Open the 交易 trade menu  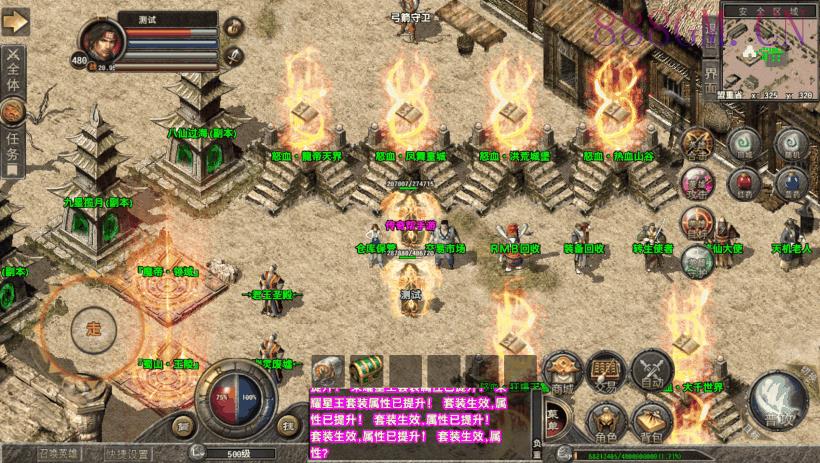click(607, 369)
